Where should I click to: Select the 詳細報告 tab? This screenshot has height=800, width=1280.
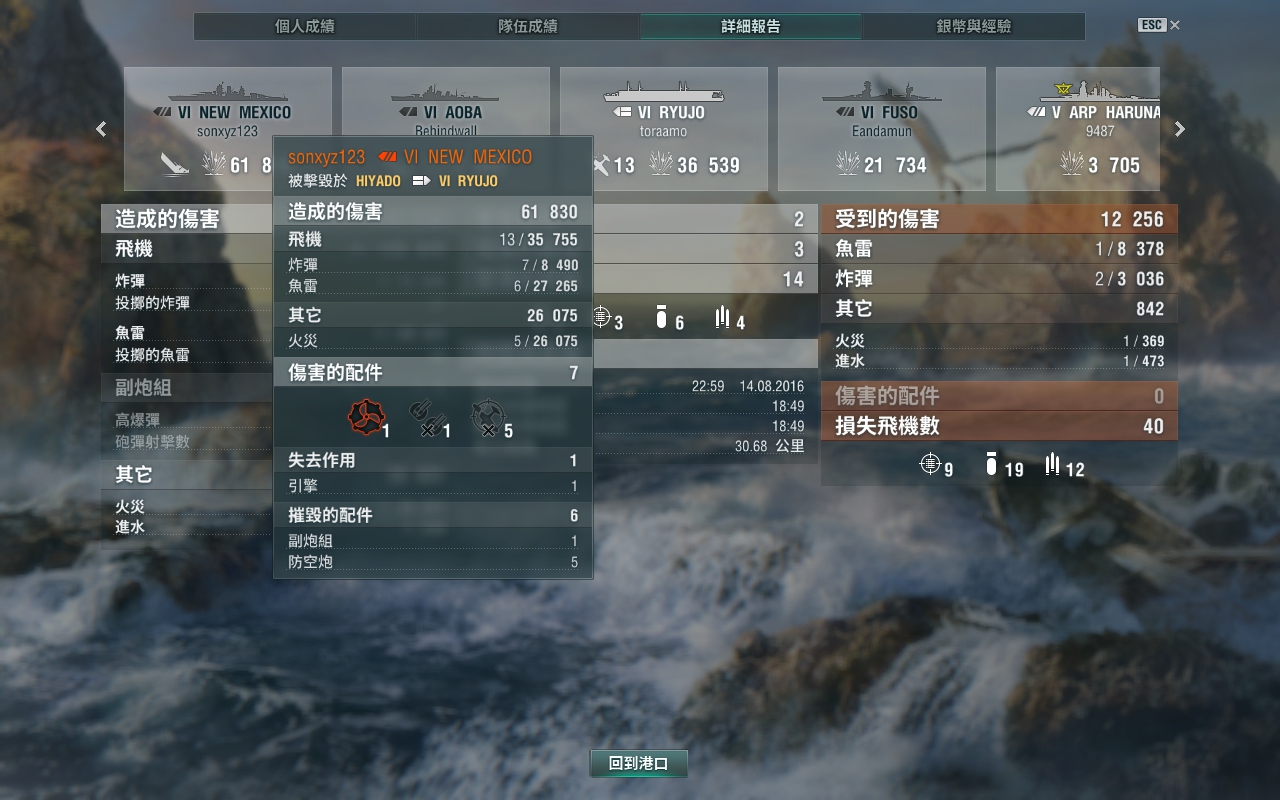tap(751, 27)
